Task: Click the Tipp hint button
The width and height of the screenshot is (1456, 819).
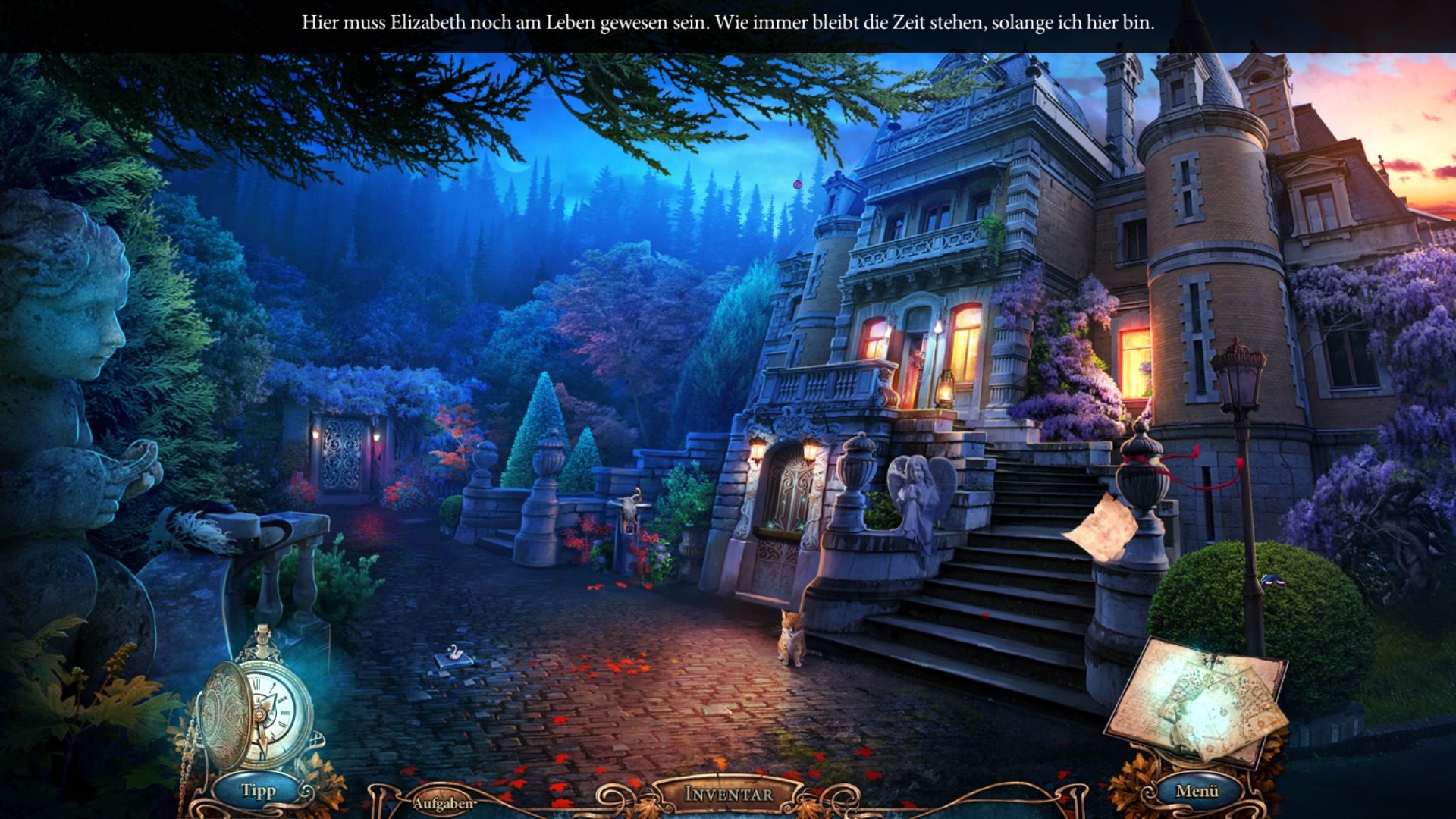Action: (259, 791)
